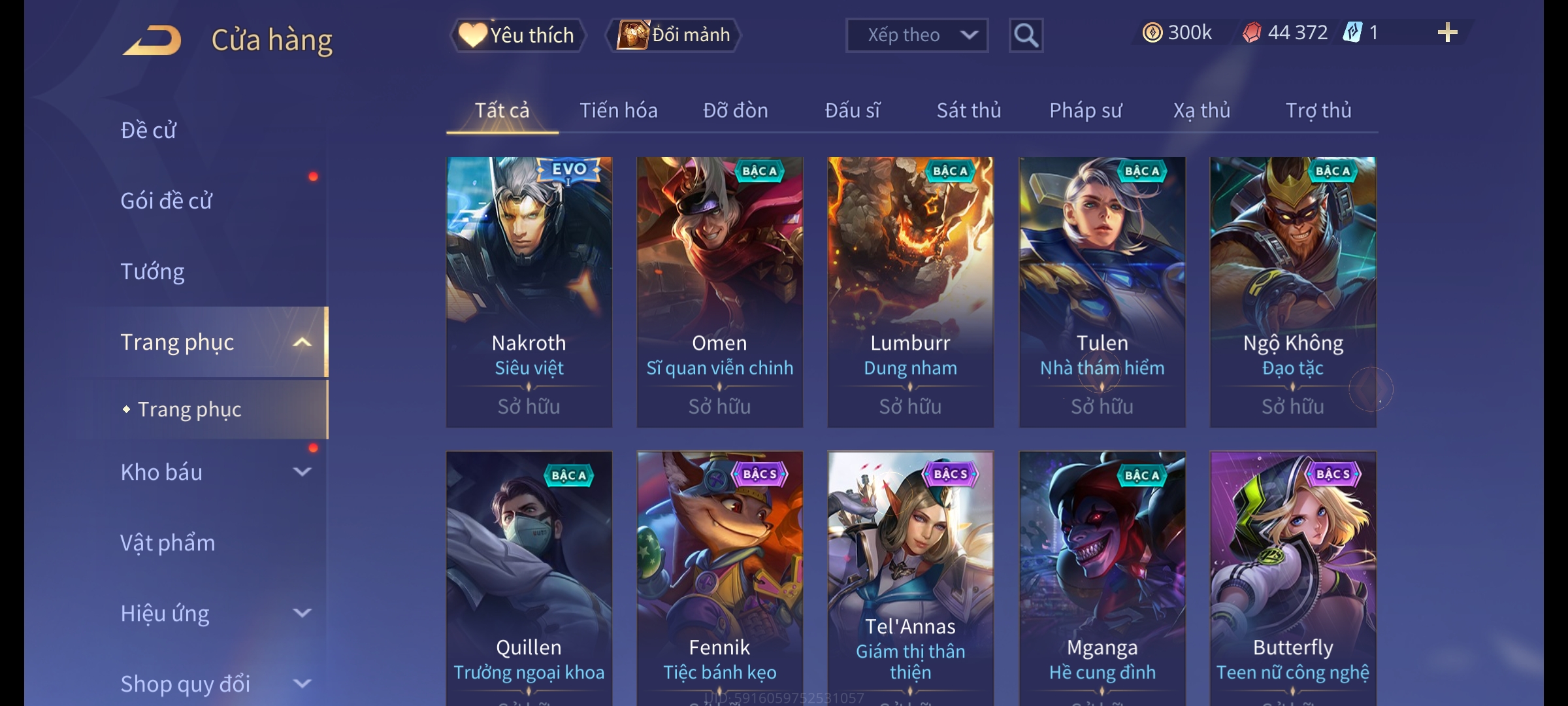Open the Vật phẩm items section
Image resolution: width=1568 pixels, height=706 pixels.
click(x=167, y=543)
